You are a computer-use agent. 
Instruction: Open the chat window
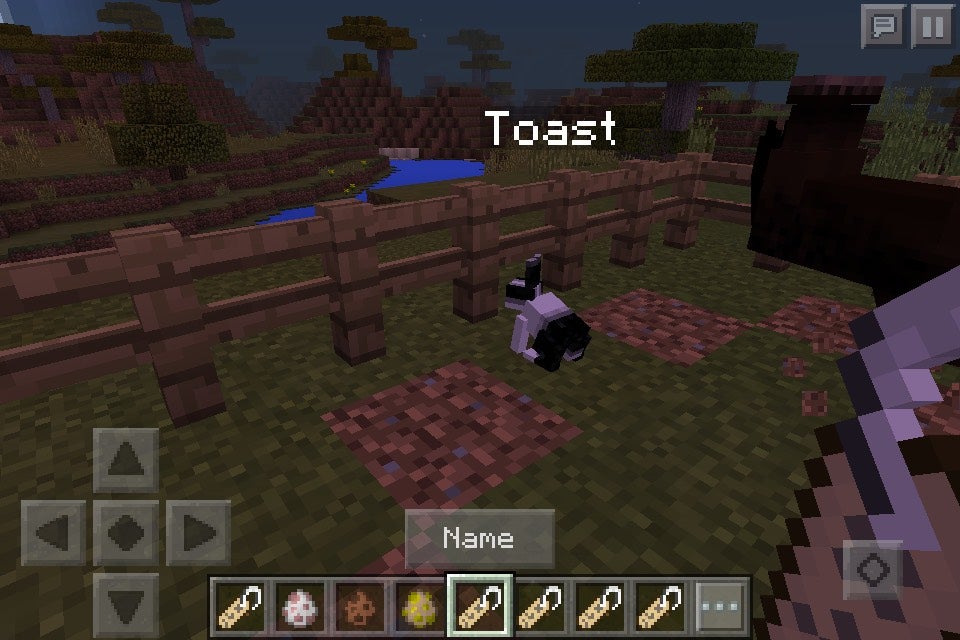[883, 26]
